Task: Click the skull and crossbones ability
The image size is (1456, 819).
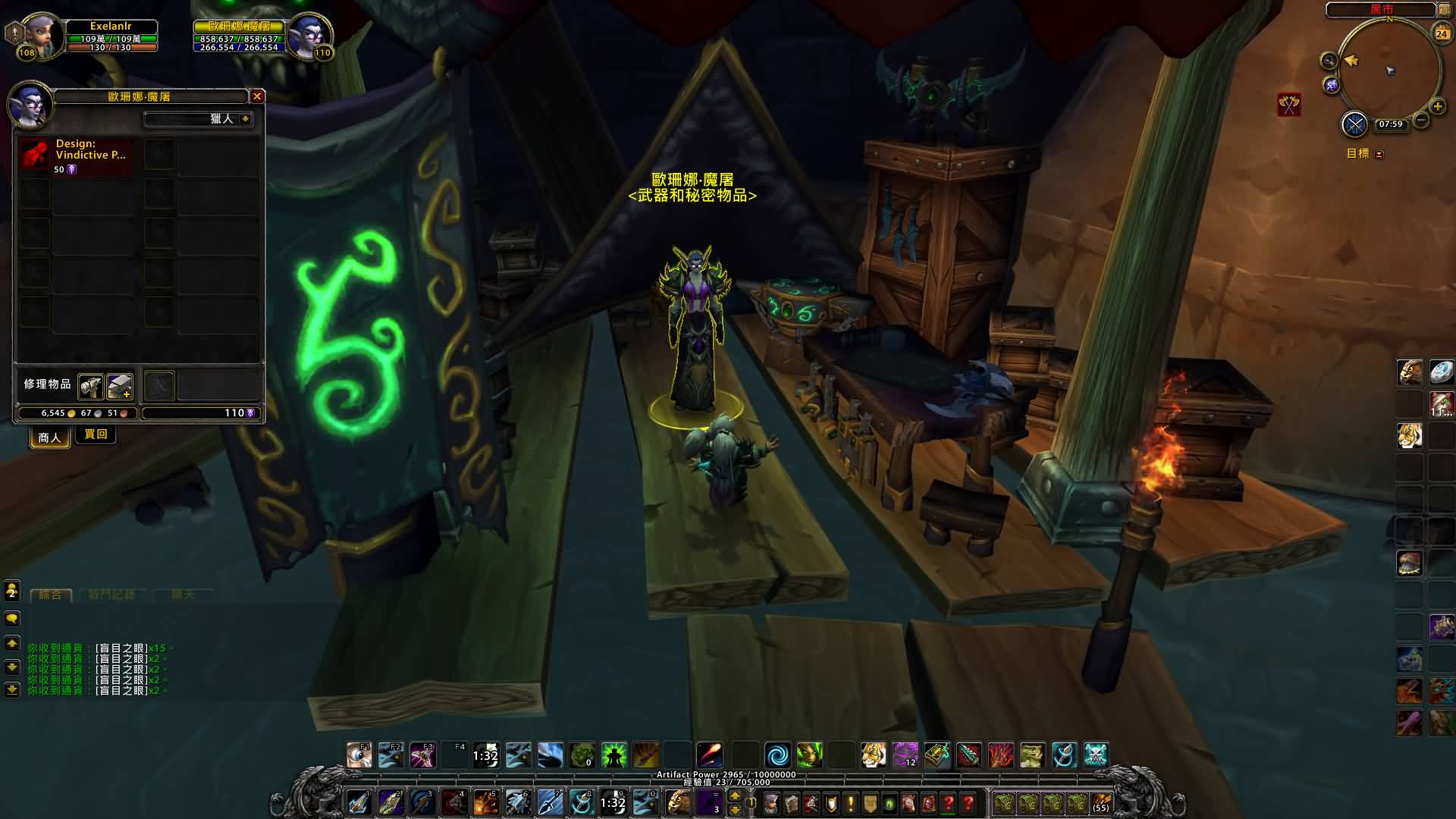Action: [1096, 755]
